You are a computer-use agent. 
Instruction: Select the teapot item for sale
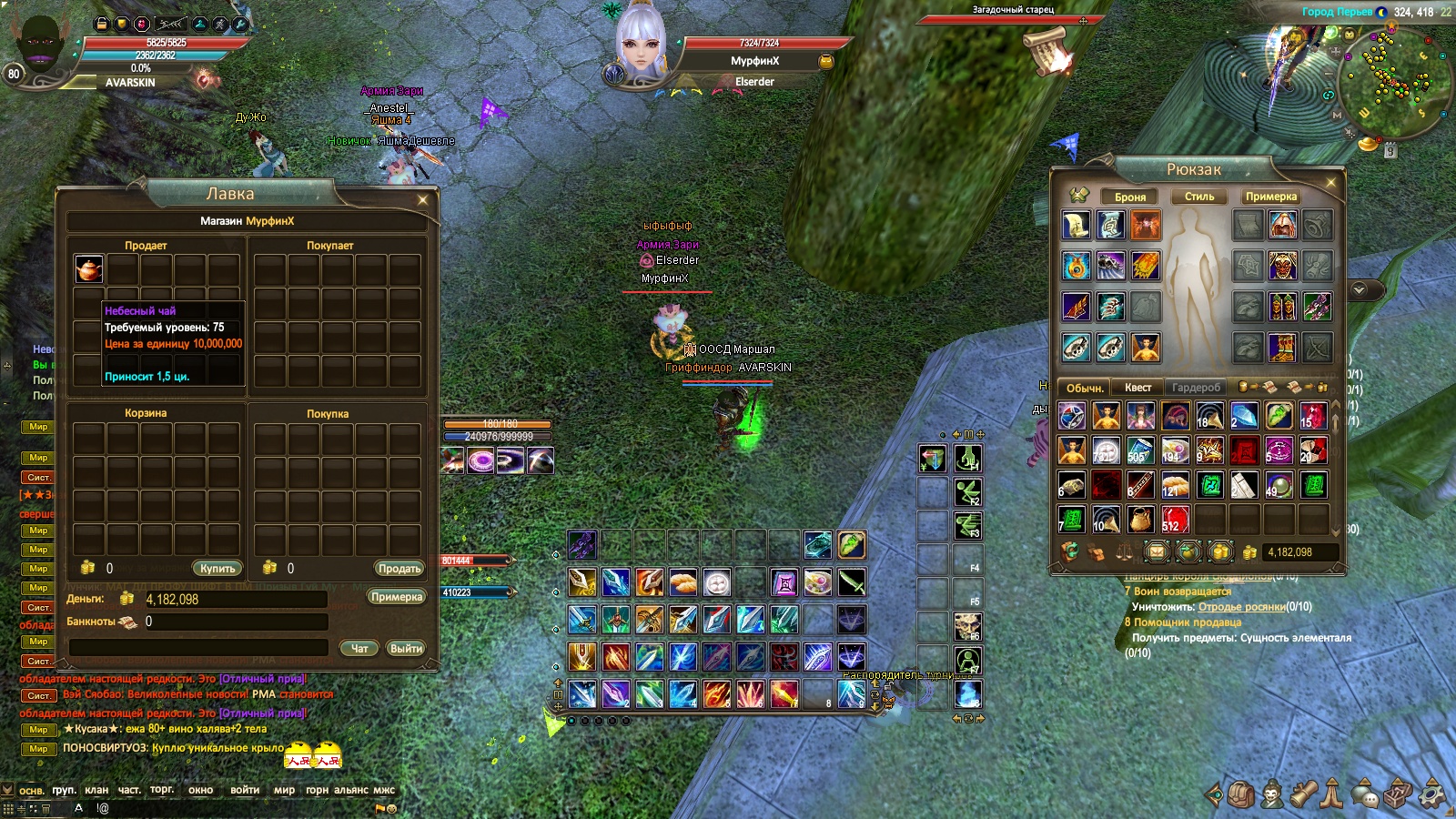coord(89,268)
